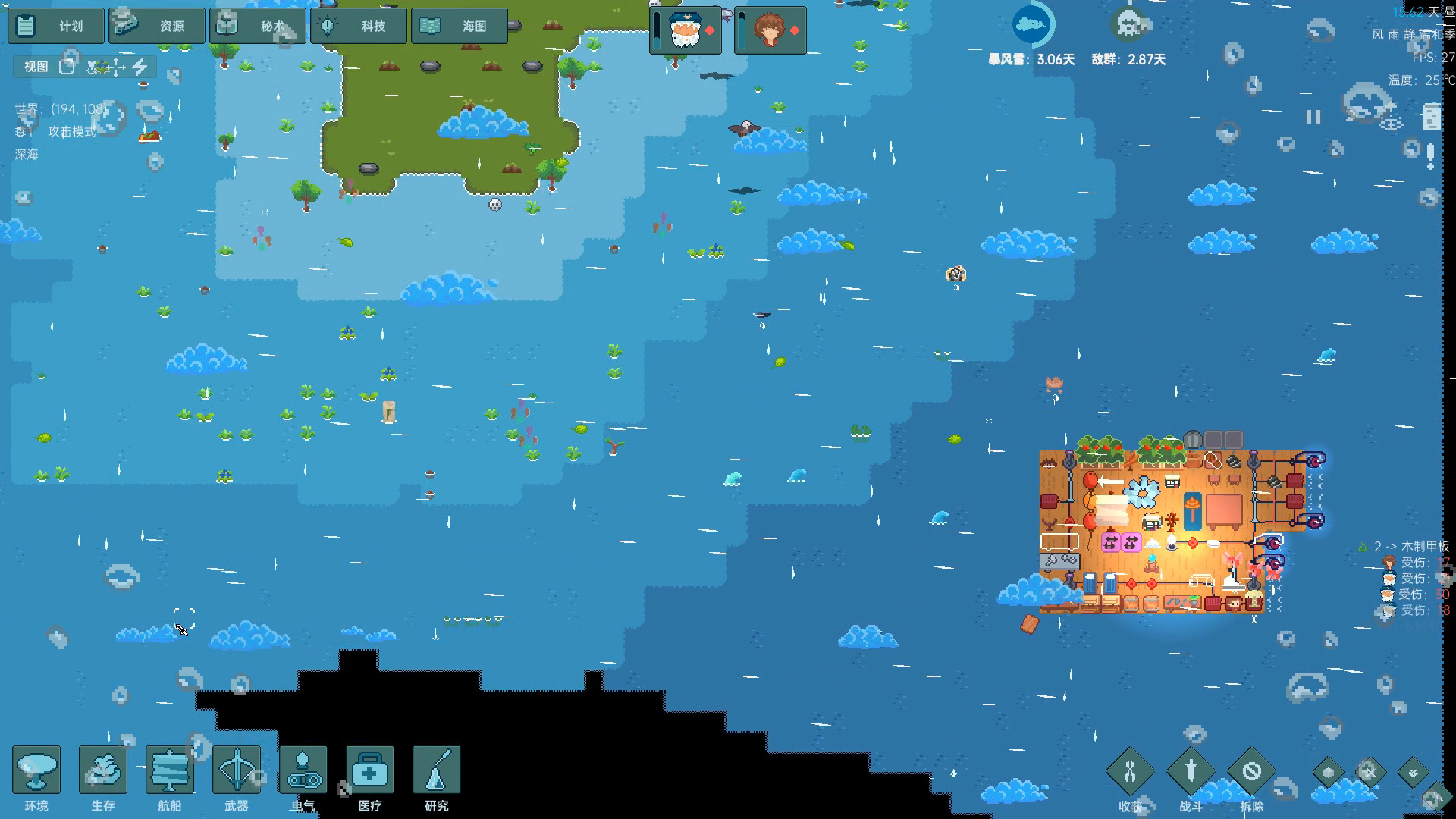The width and height of the screenshot is (1456, 819).
Task: Select the 环境 build category icon
Action: [x=36, y=769]
